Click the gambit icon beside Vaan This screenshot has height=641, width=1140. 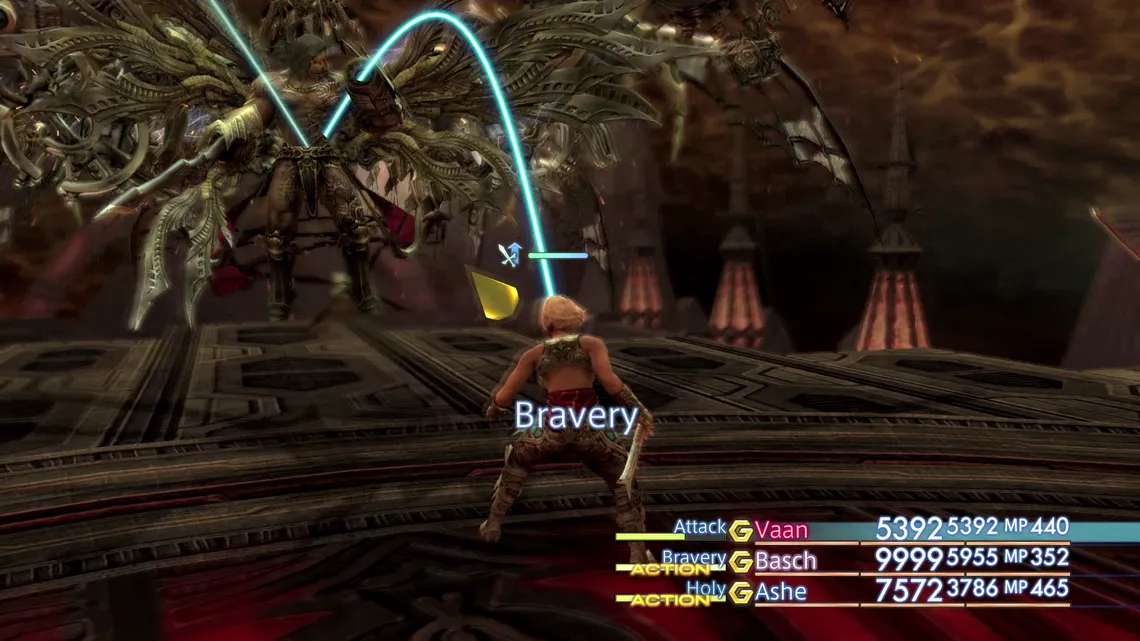coord(740,531)
